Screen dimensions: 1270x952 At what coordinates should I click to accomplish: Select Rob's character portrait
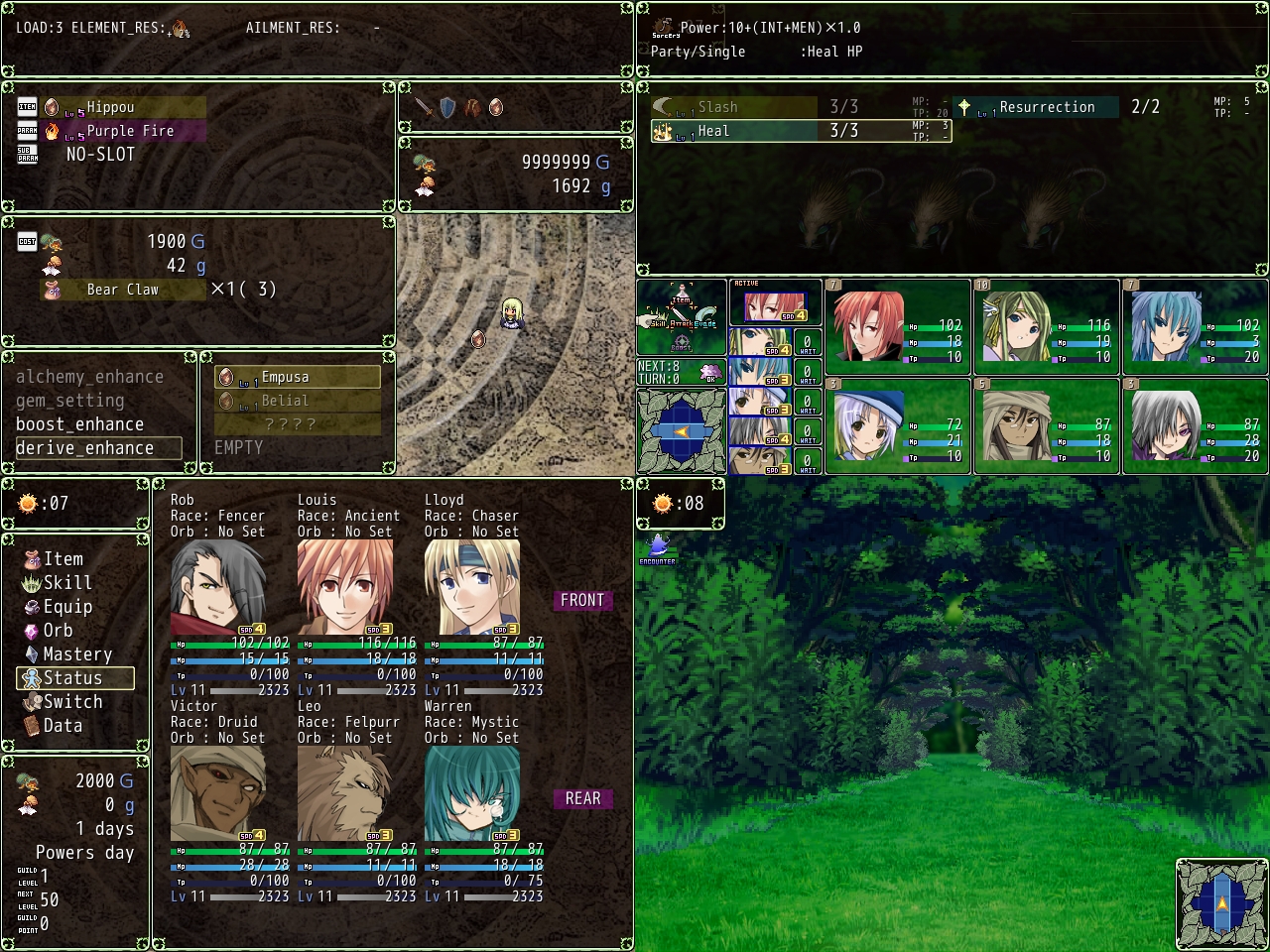[218, 587]
